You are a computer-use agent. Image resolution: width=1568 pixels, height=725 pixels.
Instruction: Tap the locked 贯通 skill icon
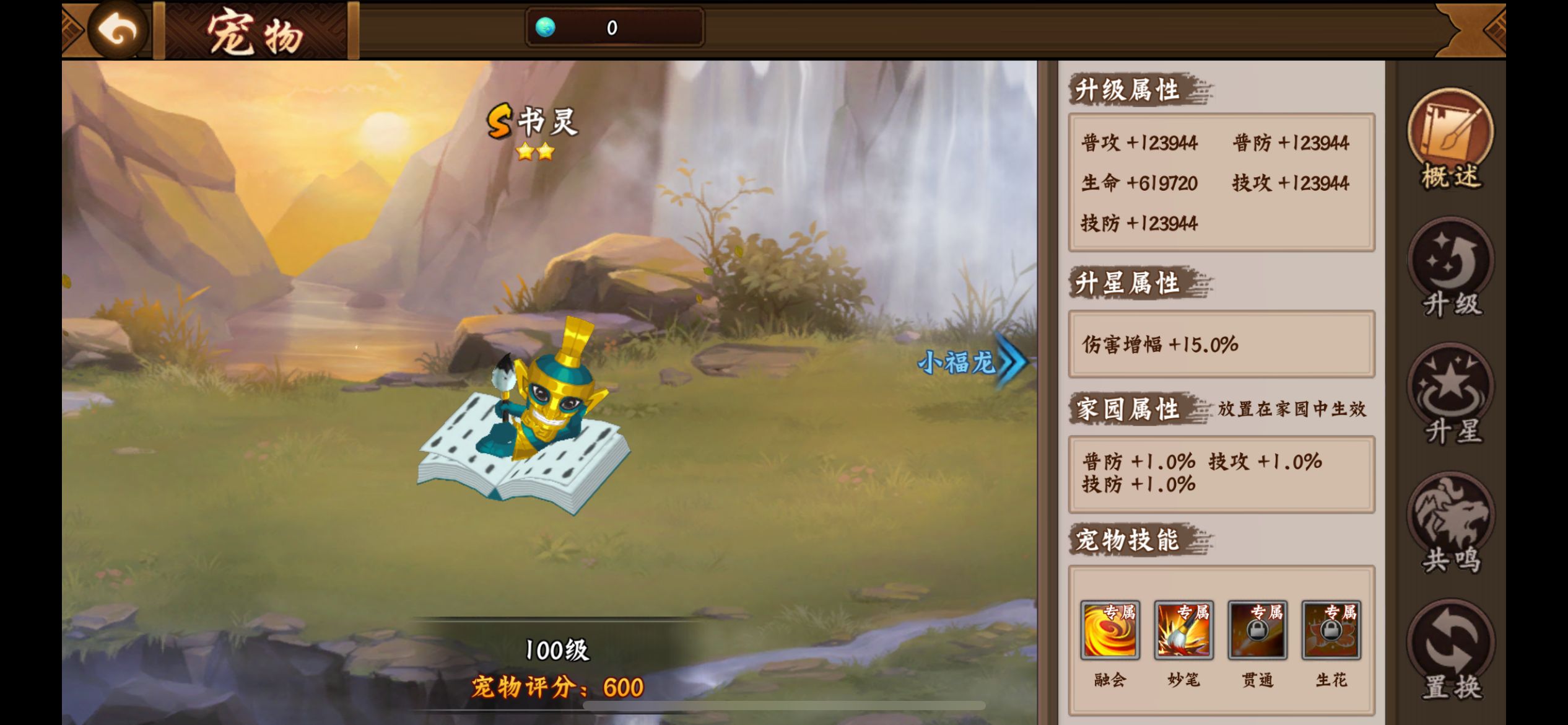tap(1257, 632)
